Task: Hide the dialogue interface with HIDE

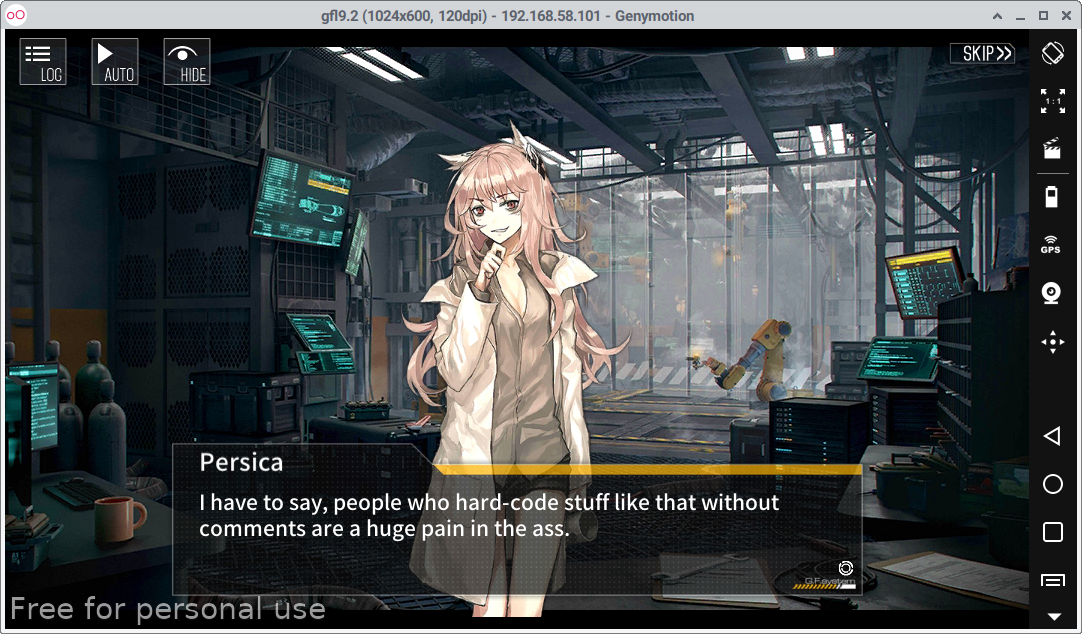Action: (187, 62)
